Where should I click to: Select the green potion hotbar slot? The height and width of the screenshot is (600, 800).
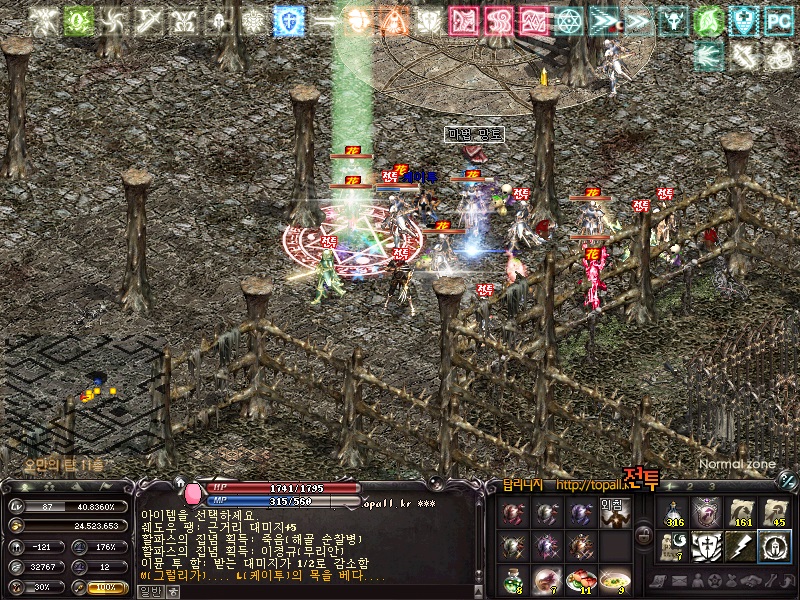(x=513, y=580)
